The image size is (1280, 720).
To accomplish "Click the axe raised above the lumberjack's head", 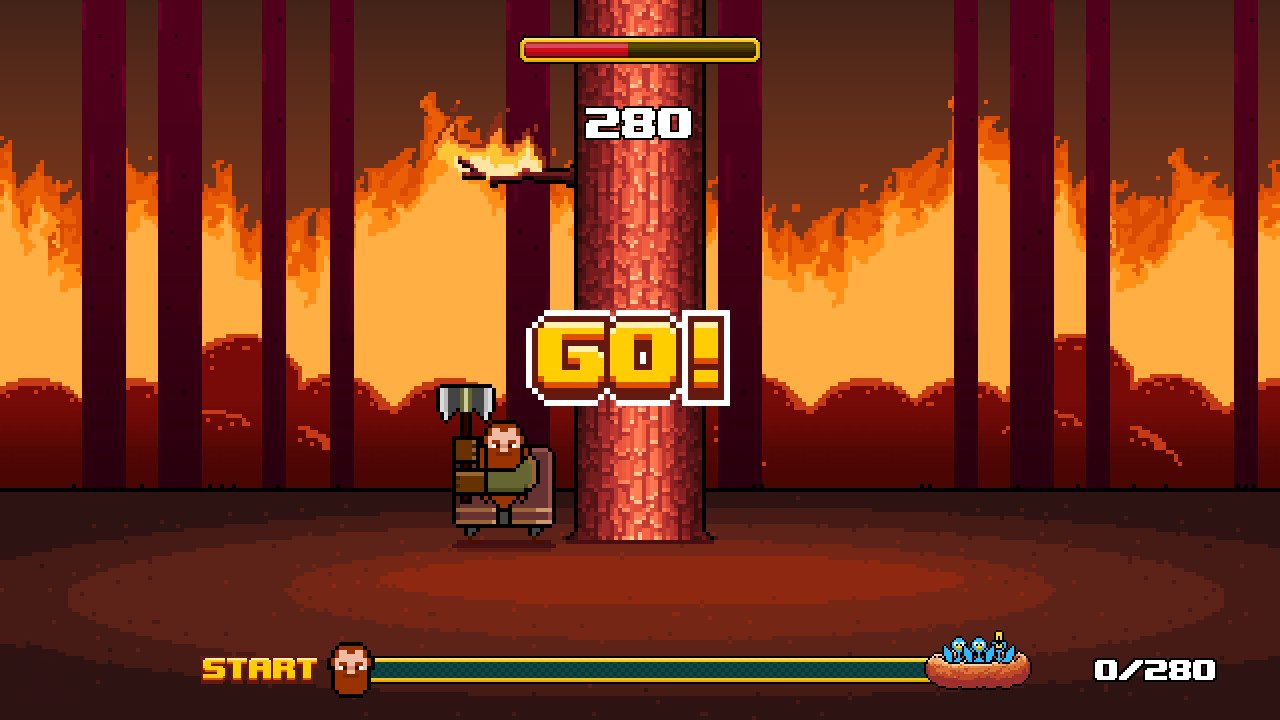I will tap(468, 400).
